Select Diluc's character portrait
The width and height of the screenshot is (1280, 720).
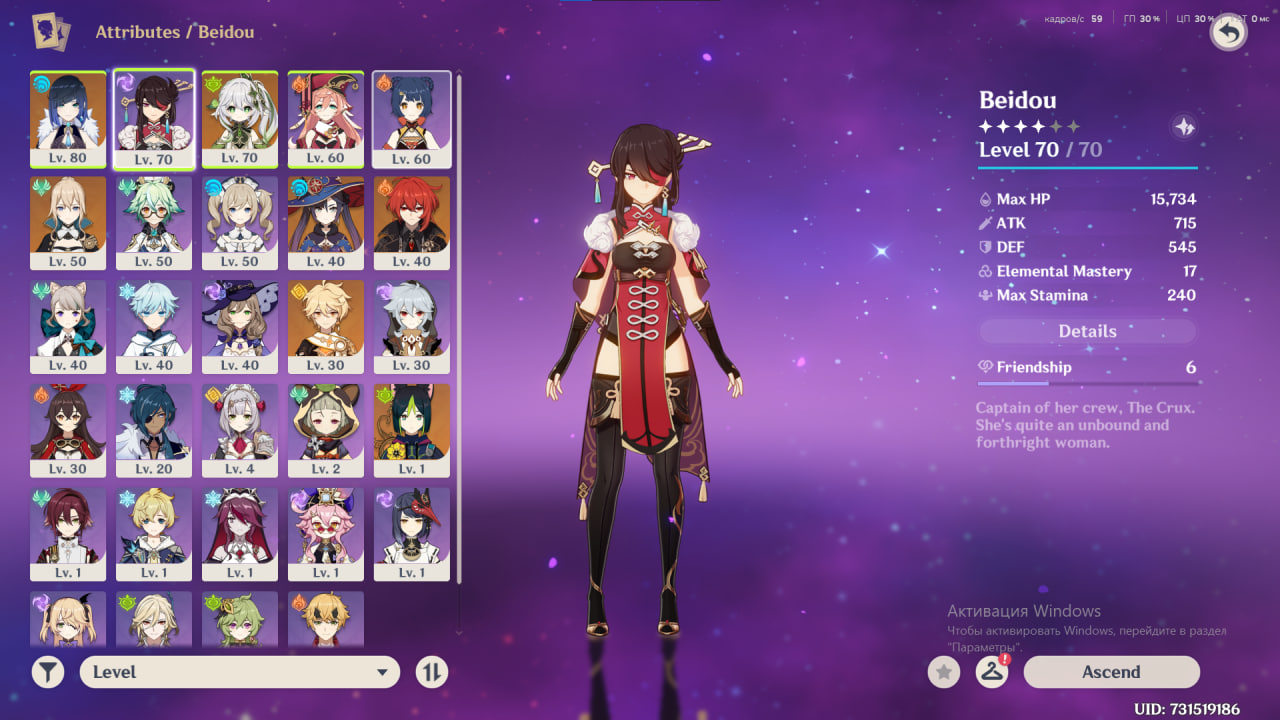pyautogui.click(x=412, y=222)
